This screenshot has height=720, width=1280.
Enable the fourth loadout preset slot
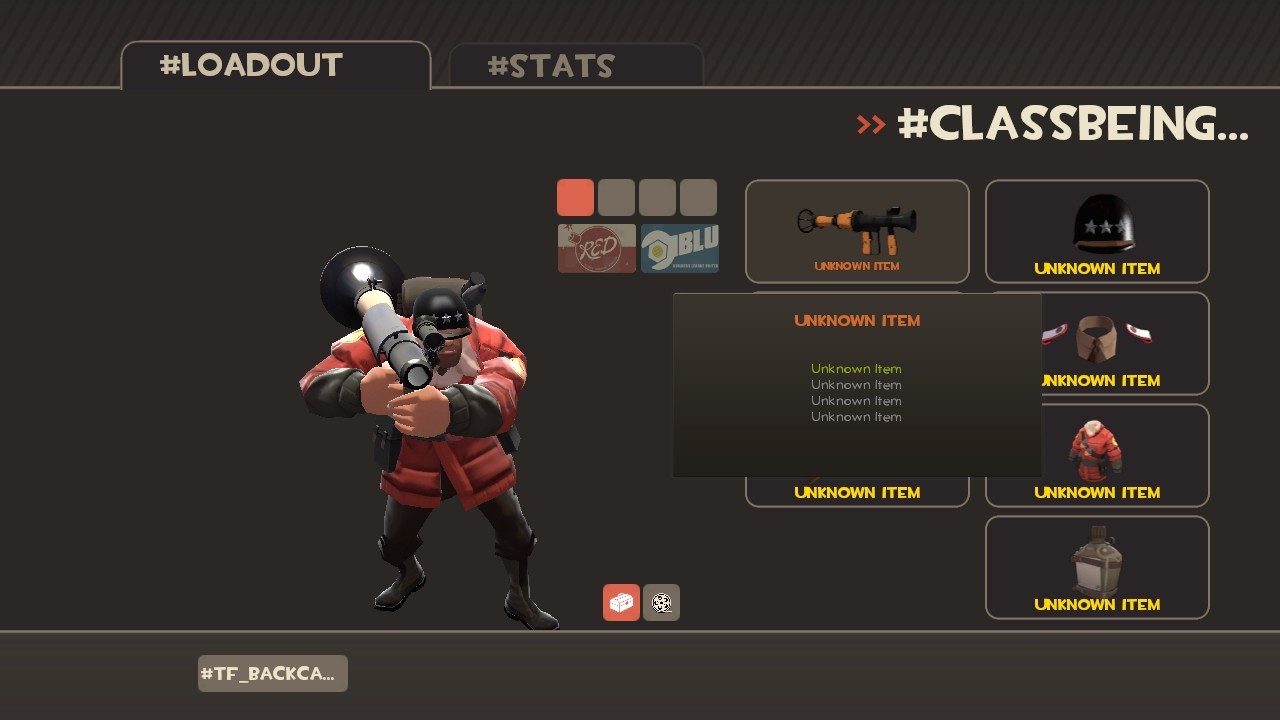(698, 197)
